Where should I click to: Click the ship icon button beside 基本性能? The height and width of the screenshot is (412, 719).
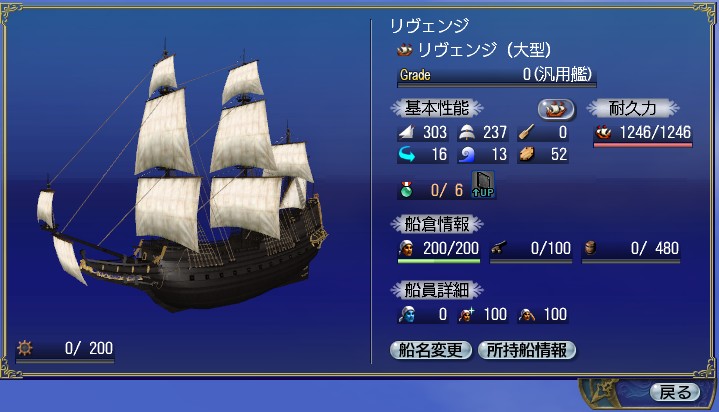coord(556,108)
